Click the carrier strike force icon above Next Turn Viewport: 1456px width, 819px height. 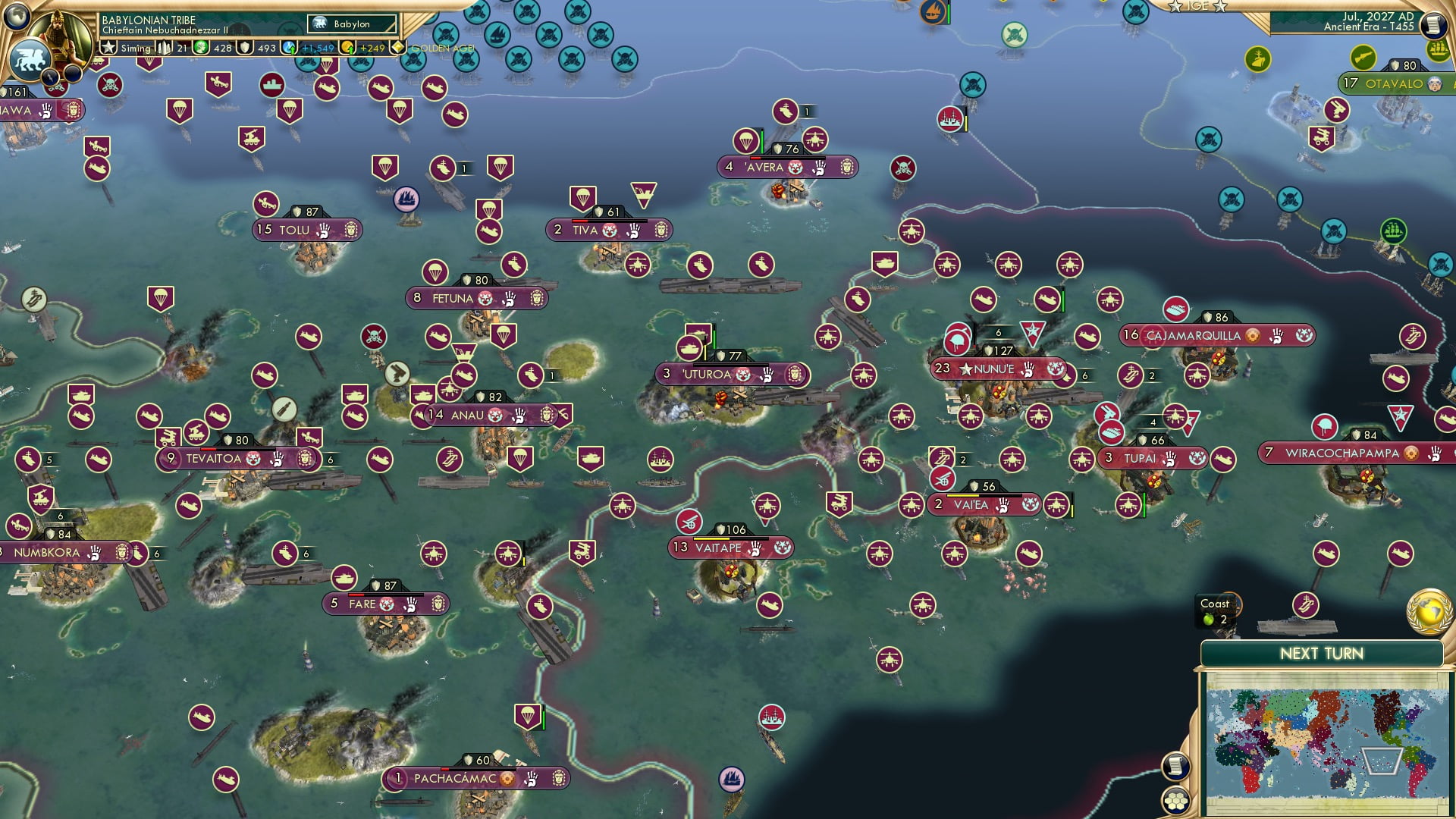[1306, 605]
